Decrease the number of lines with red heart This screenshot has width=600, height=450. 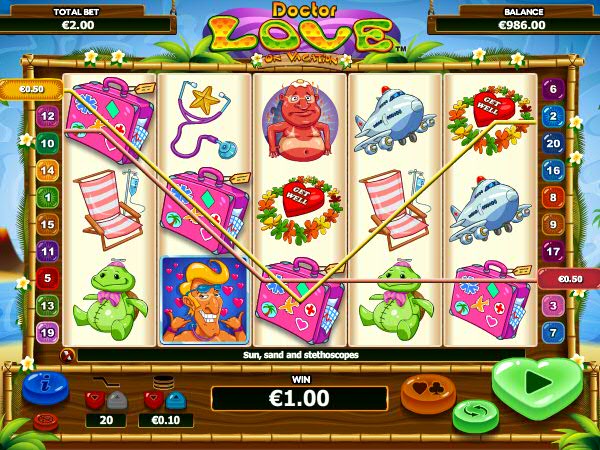click(x=94, y=400)
